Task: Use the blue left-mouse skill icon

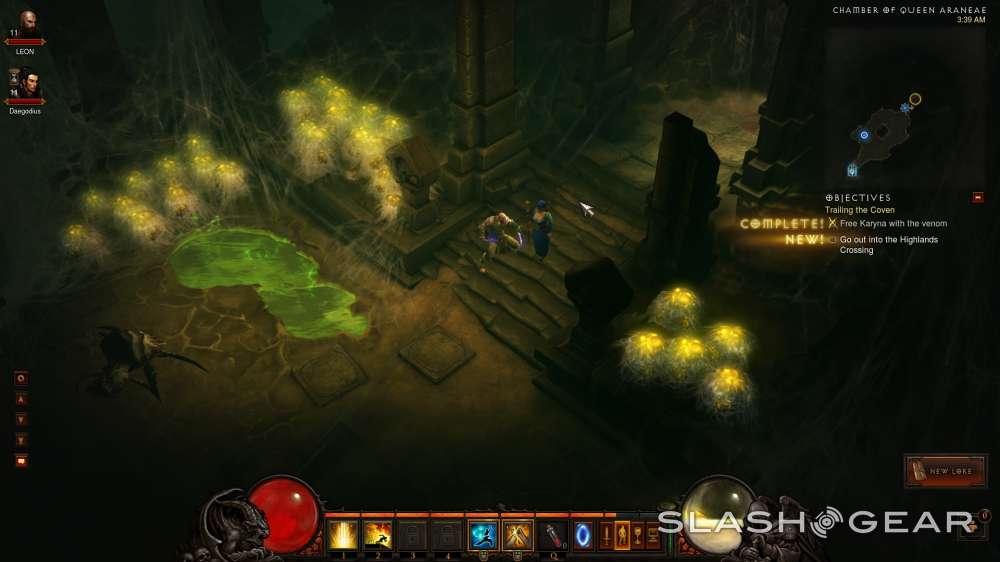Action: point(483,535)
